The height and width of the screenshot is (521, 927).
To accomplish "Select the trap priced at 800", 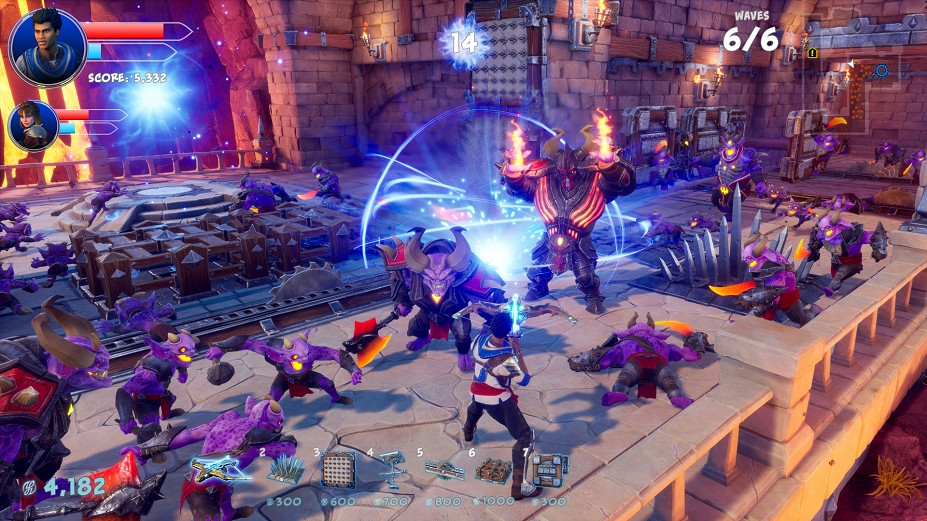I will (x=443, y=468).
